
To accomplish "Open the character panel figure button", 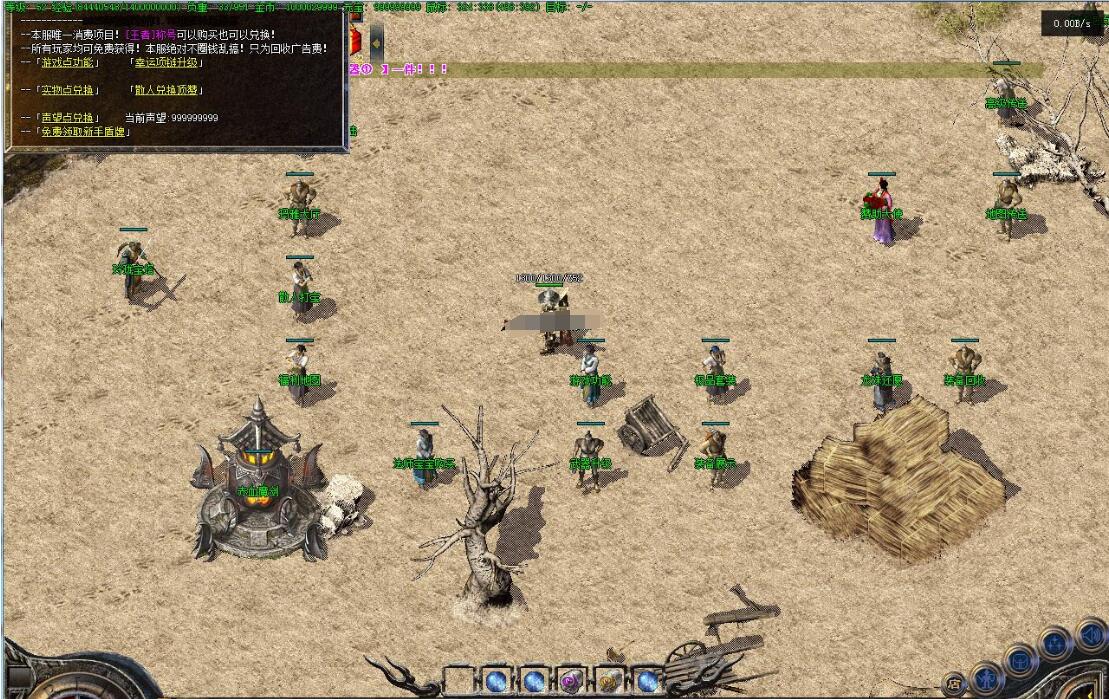I will pos(985,677).
